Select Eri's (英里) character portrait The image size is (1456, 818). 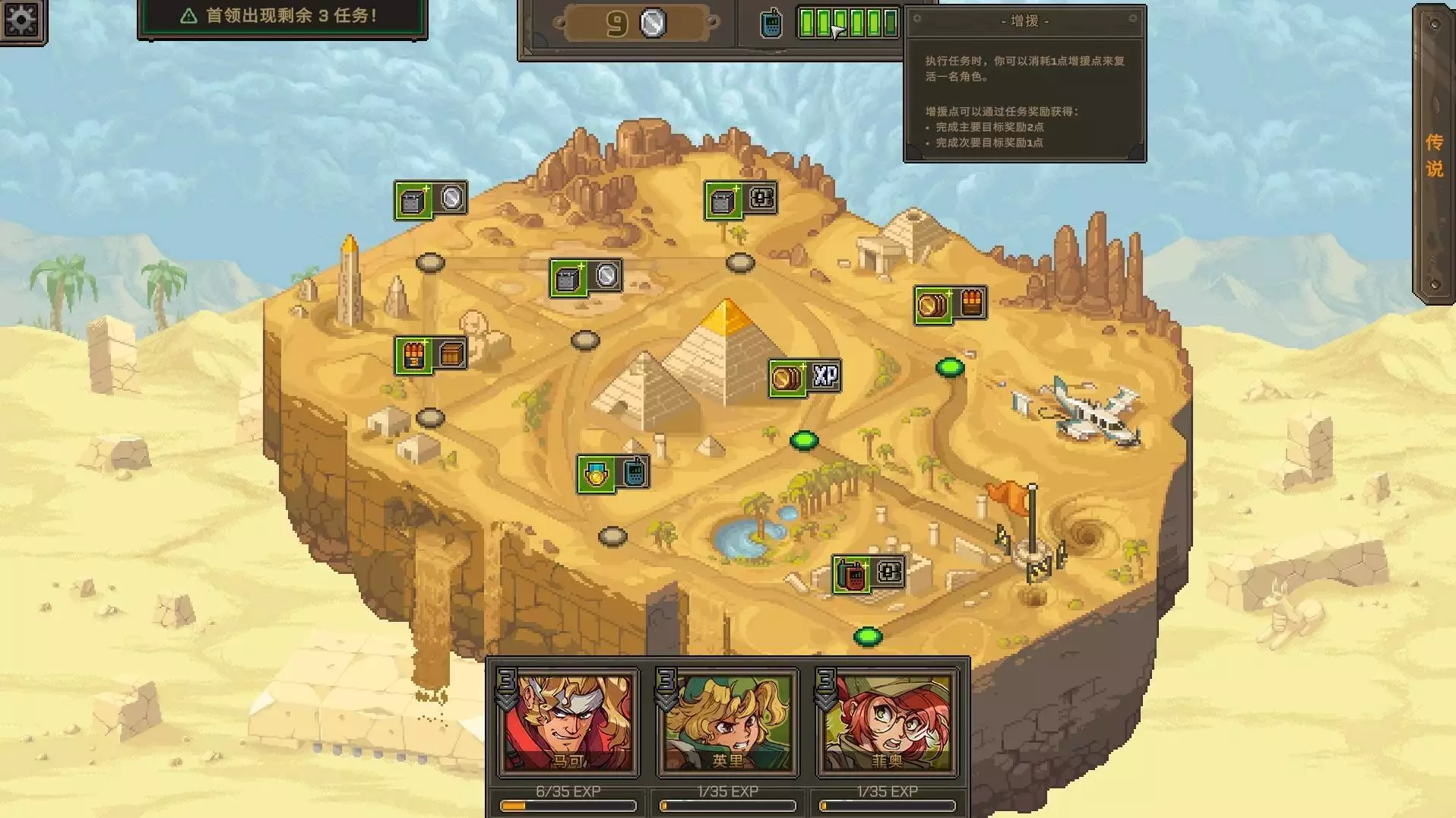[x=727, y=722]
